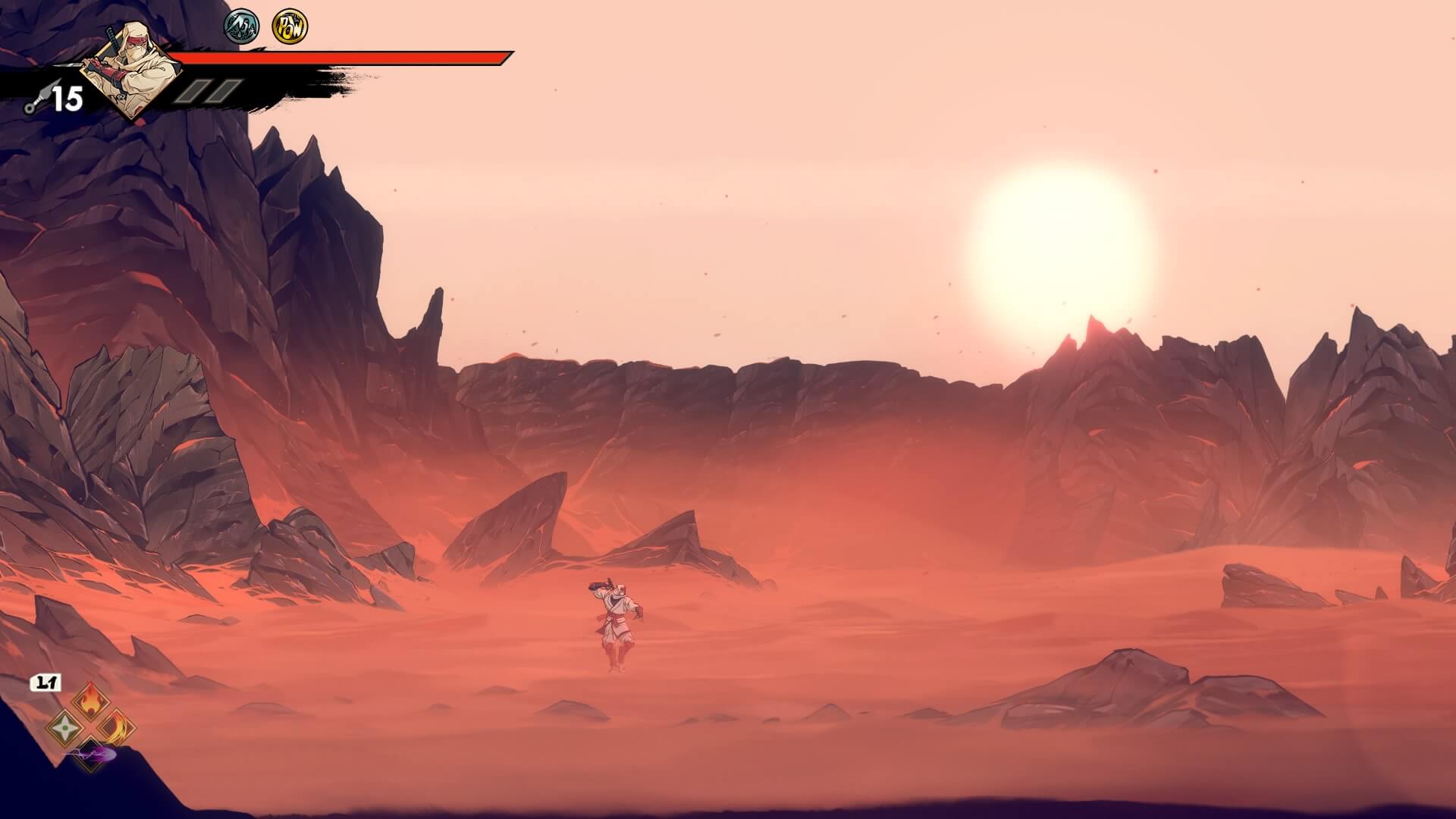Select the teal round amulet icon

point(242,27)
